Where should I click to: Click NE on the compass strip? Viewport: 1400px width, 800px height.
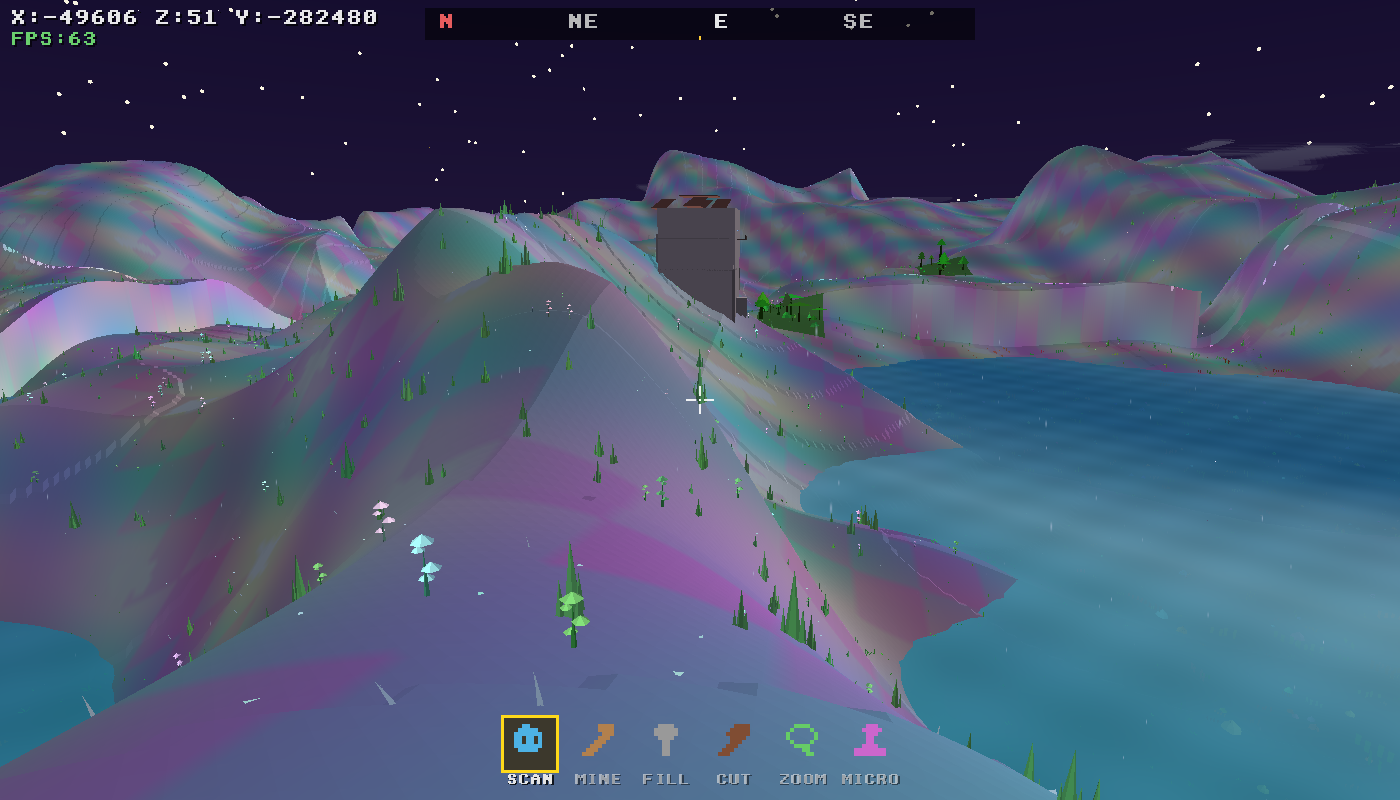pos(583,20)
